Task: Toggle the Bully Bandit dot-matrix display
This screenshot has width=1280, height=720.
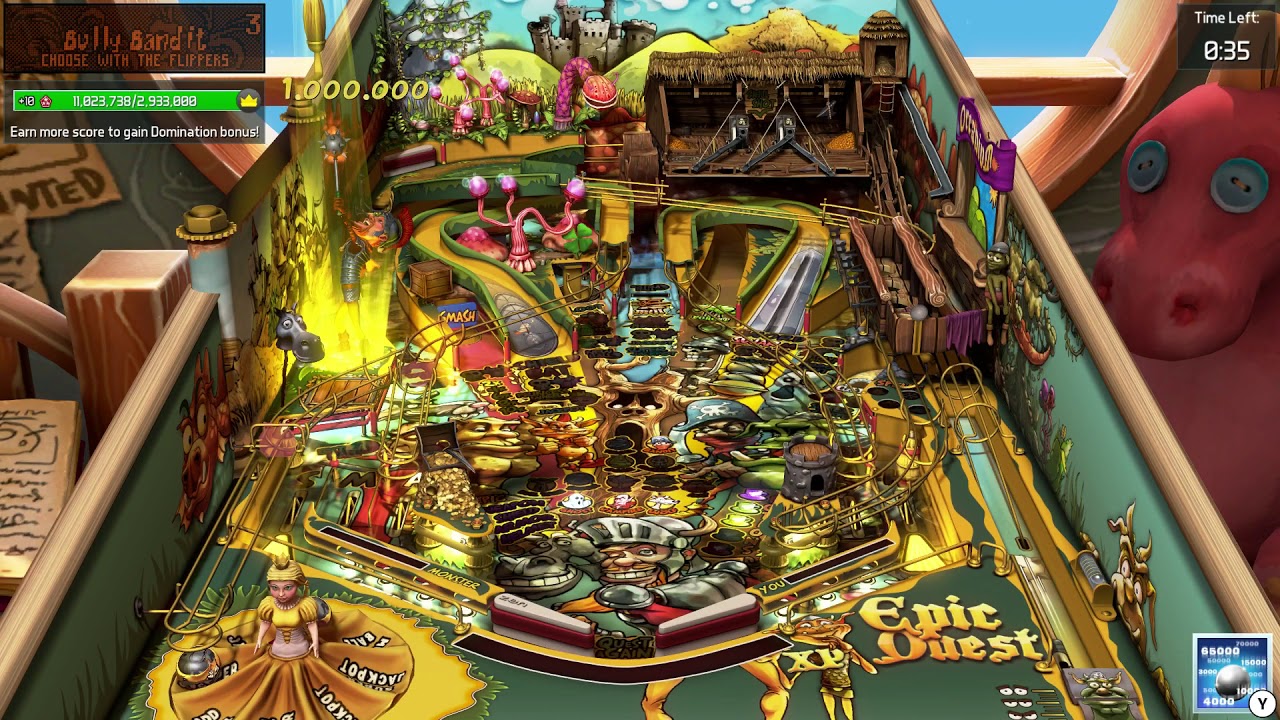Action: point(132,40)
